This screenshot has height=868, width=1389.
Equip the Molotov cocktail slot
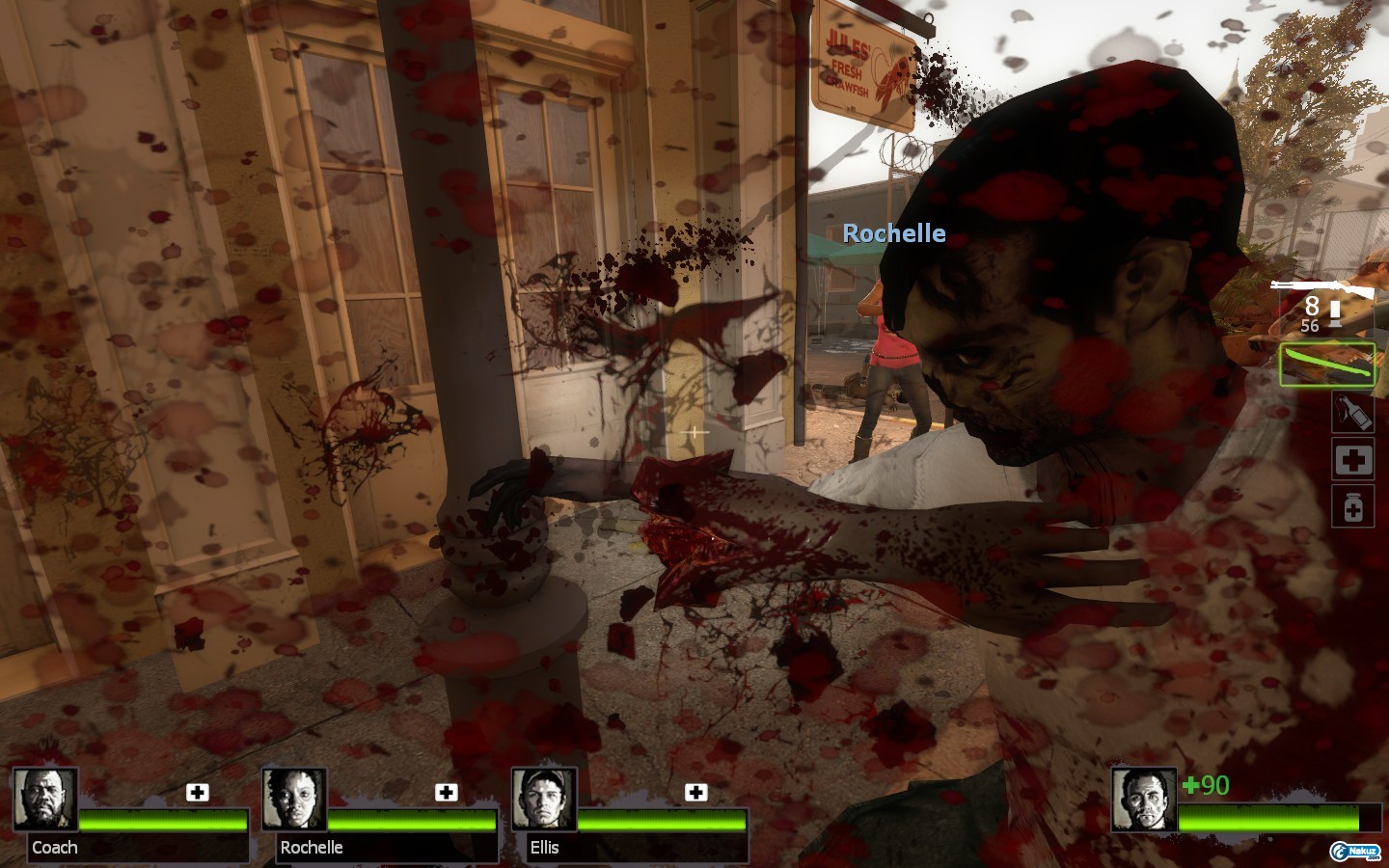pos(1352,412)
